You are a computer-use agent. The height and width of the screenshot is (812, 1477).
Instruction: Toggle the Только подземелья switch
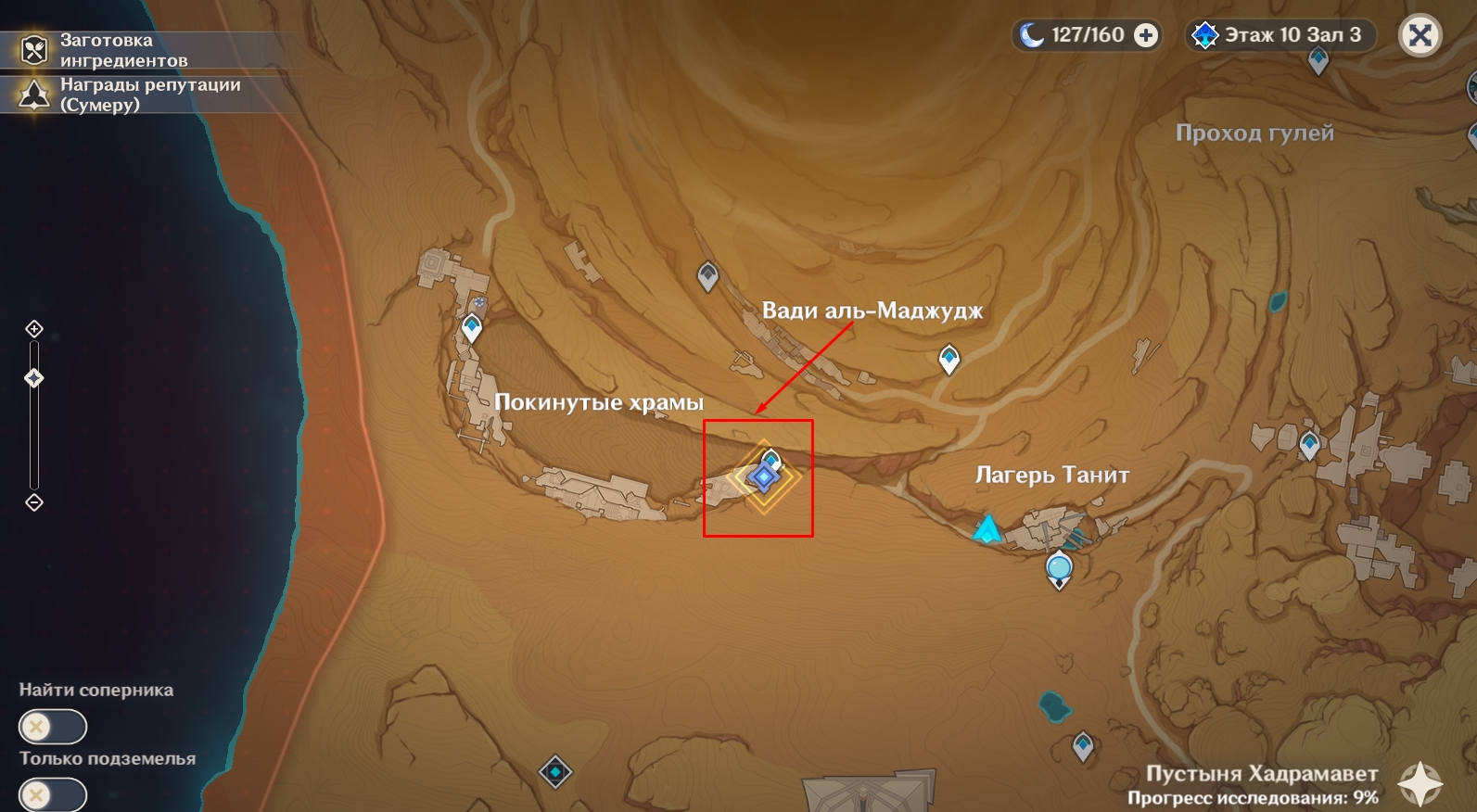pos(53,795)
